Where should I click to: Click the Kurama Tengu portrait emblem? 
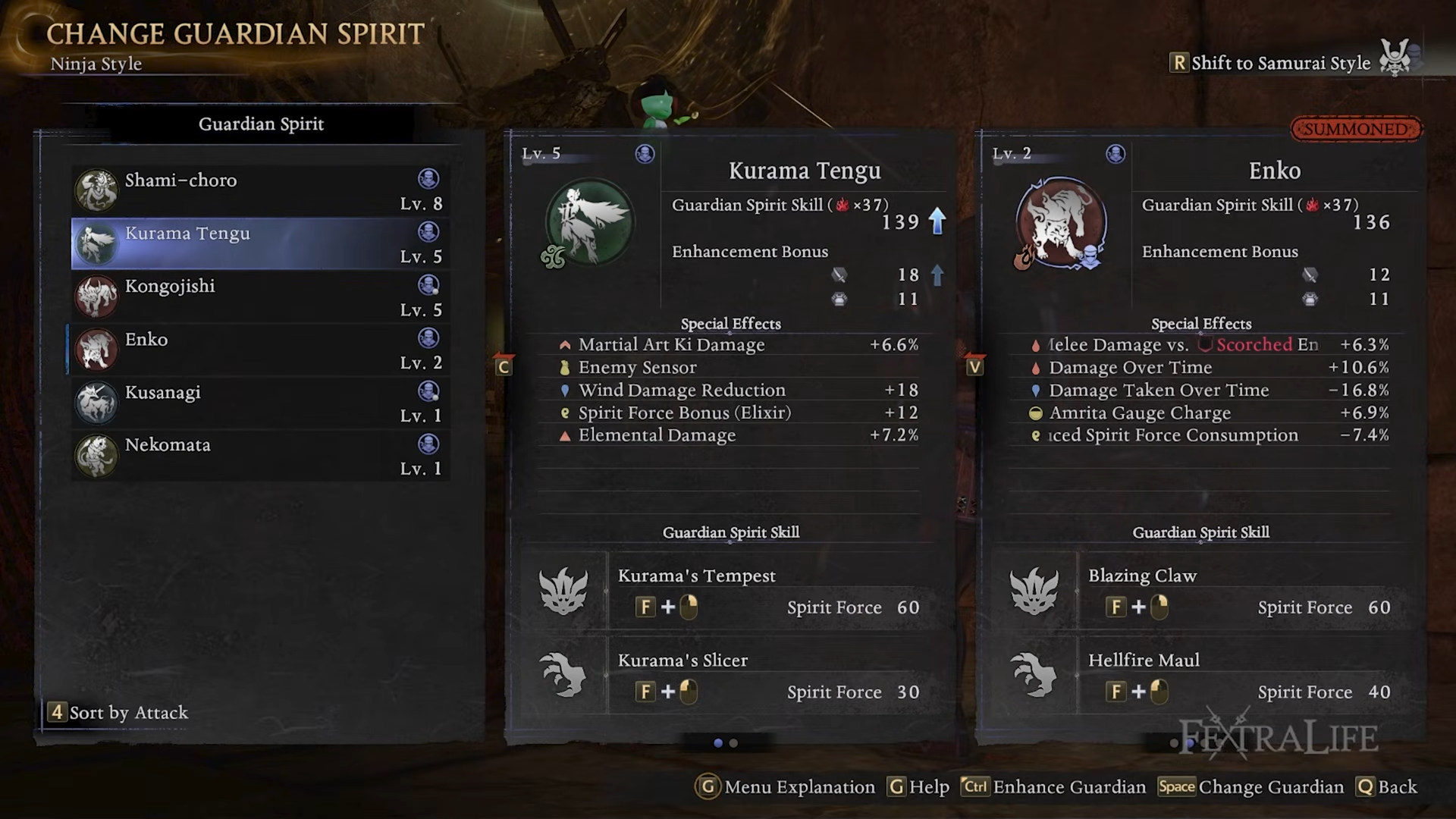coord(589,222)
